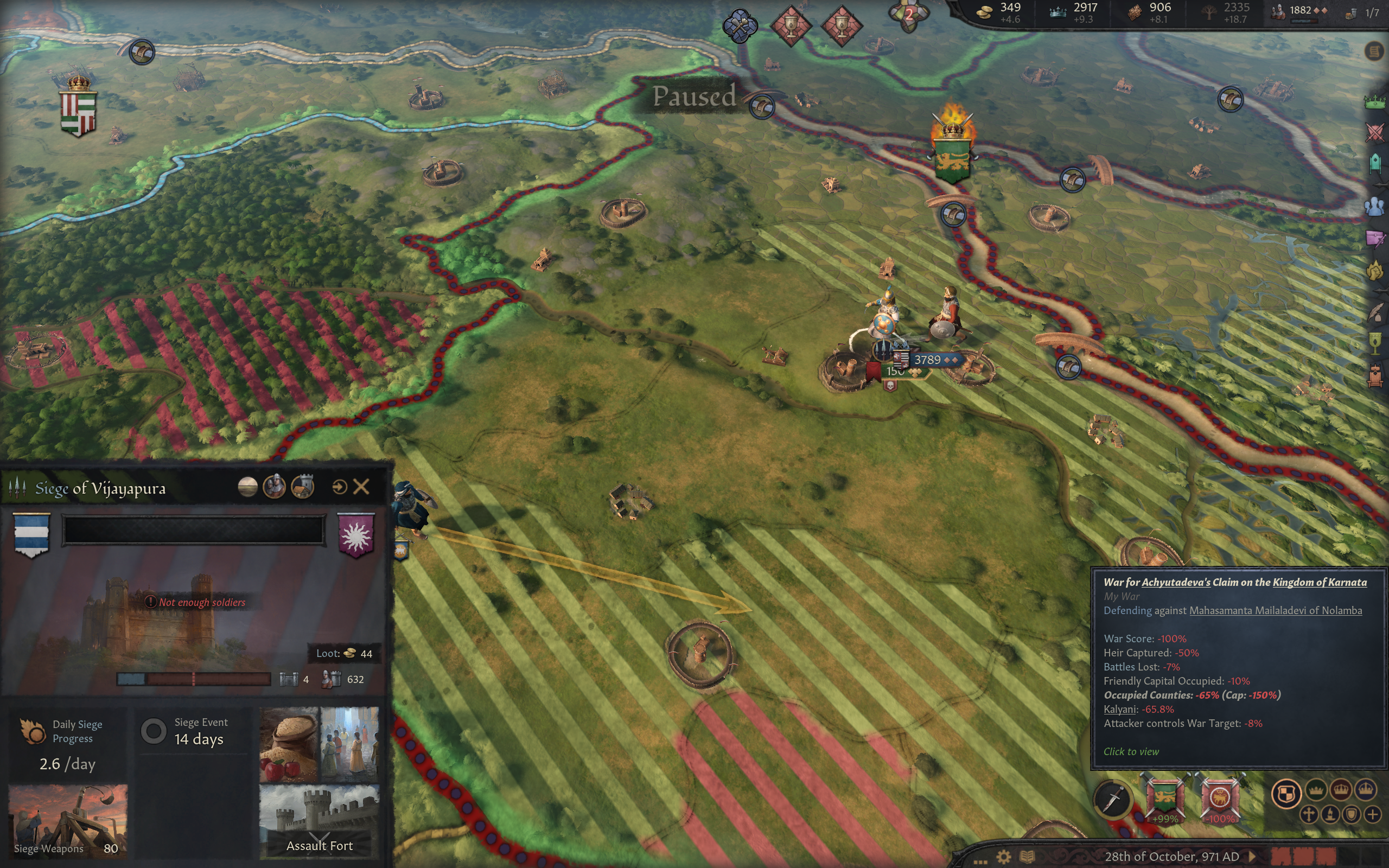Resume game with the date bar play arrow

pos(1253,857)
